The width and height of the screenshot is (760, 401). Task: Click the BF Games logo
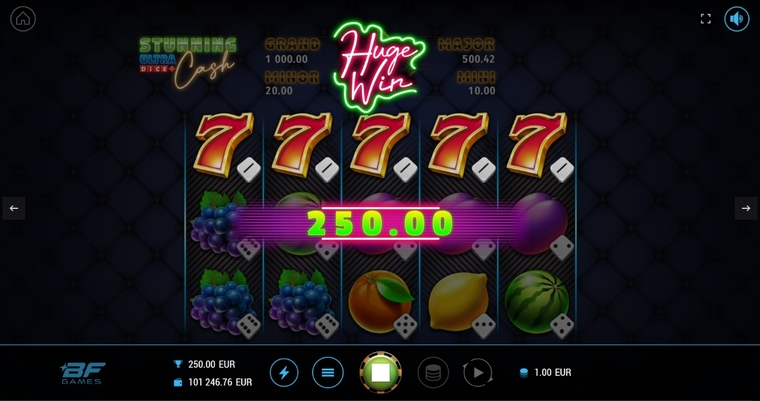point(81,373)
